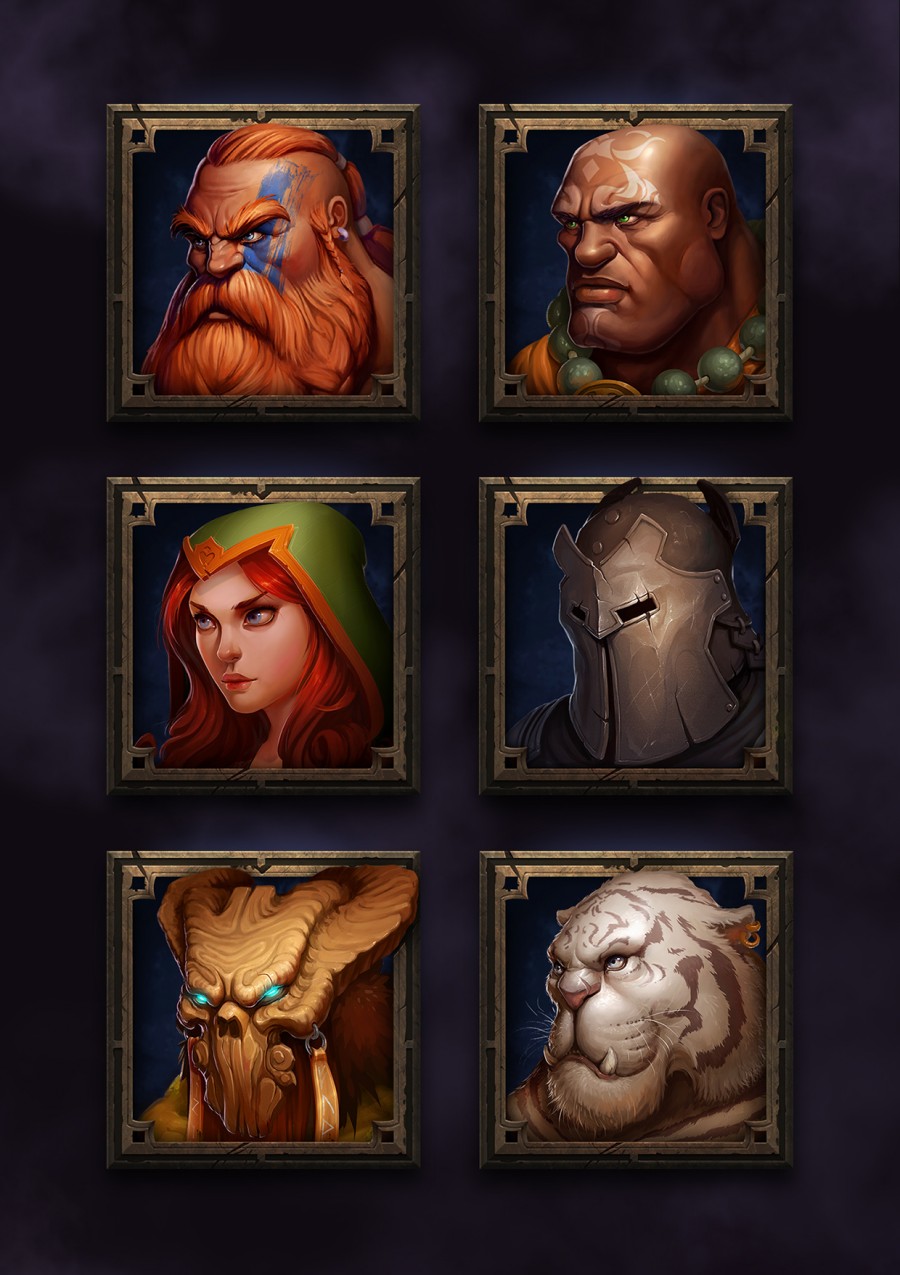The image size is (900, 1275).
Task: Select the white tiger character portrait
Action: coord(635,1008)
